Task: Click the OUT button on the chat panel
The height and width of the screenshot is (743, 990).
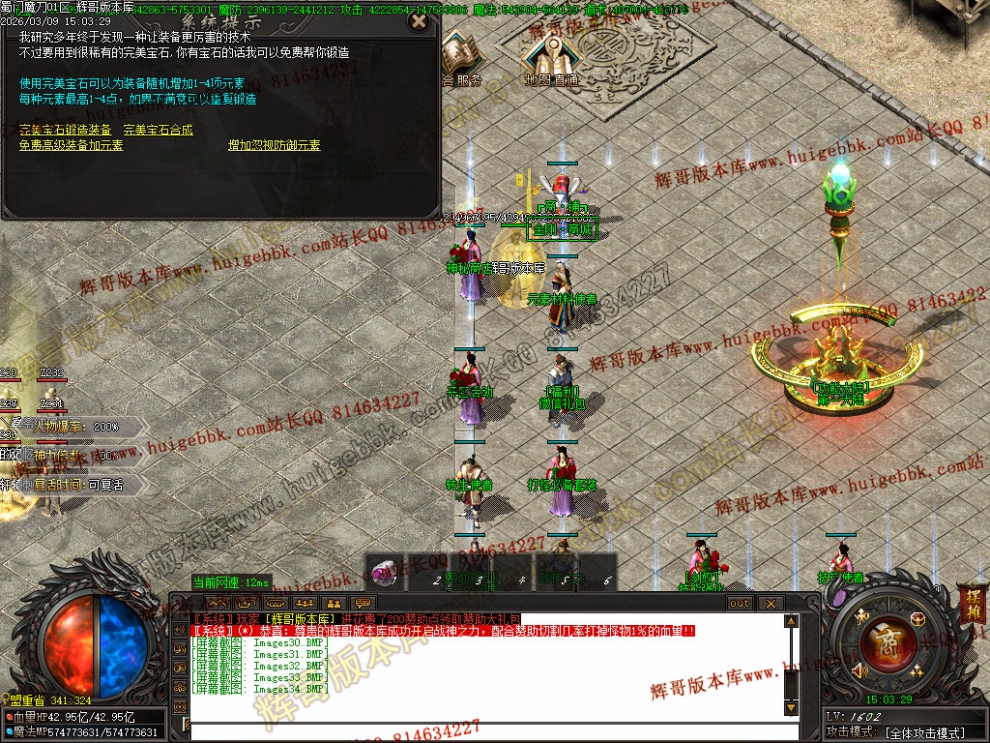Action: pos(739,603)
